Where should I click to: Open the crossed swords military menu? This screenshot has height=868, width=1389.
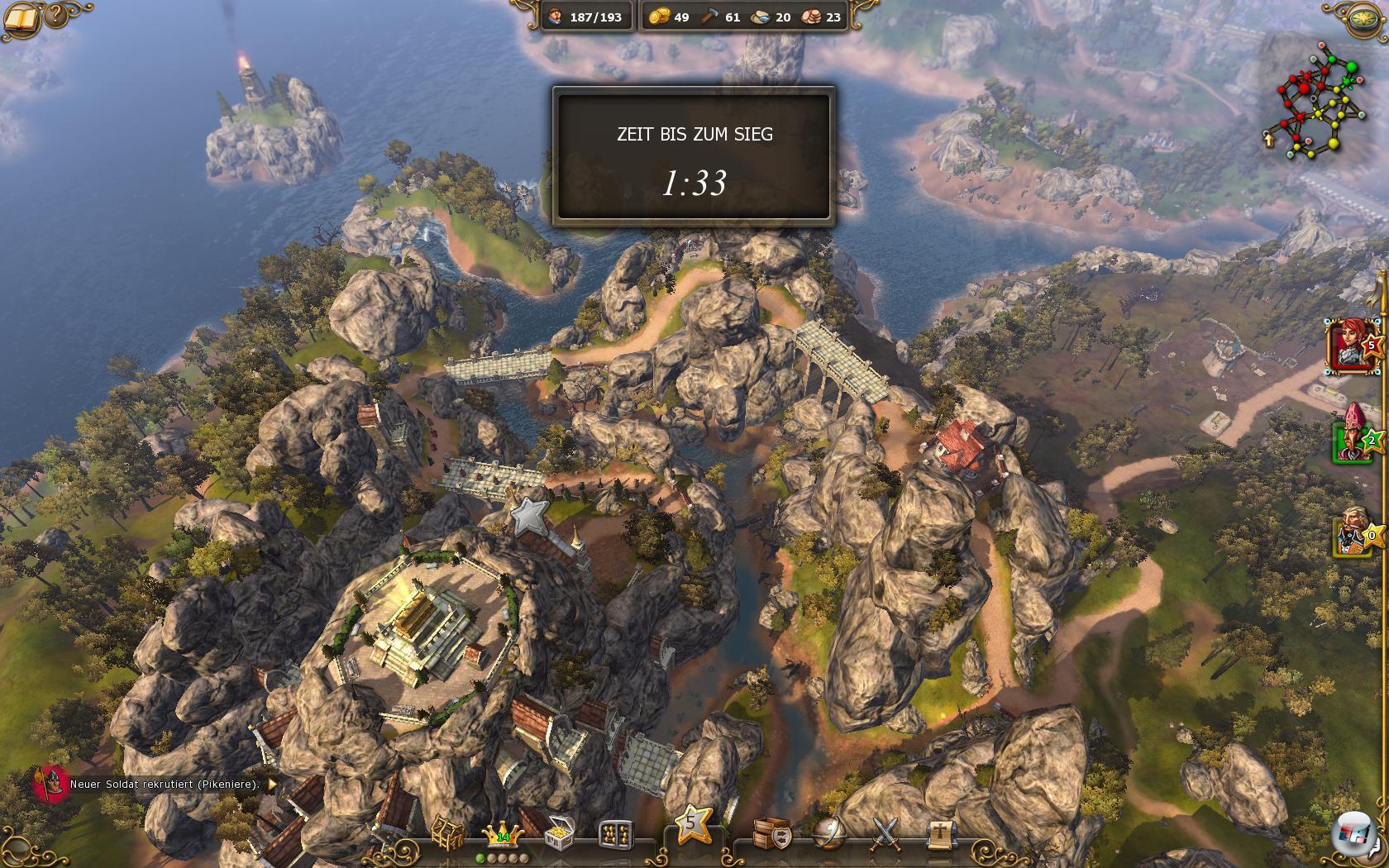pos(885,833)
